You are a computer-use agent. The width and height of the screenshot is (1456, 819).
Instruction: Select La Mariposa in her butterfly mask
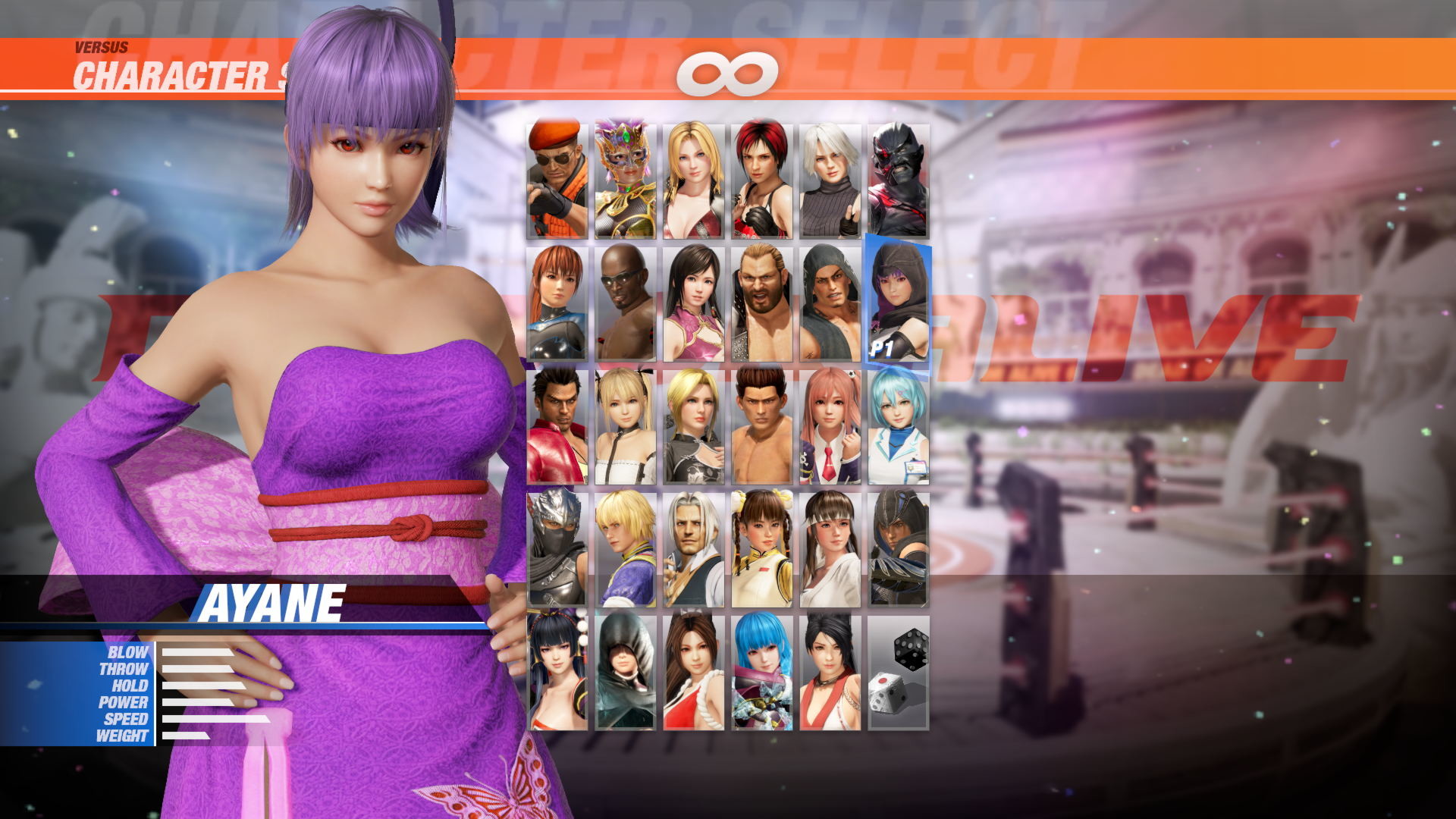(x=624, y=174)
